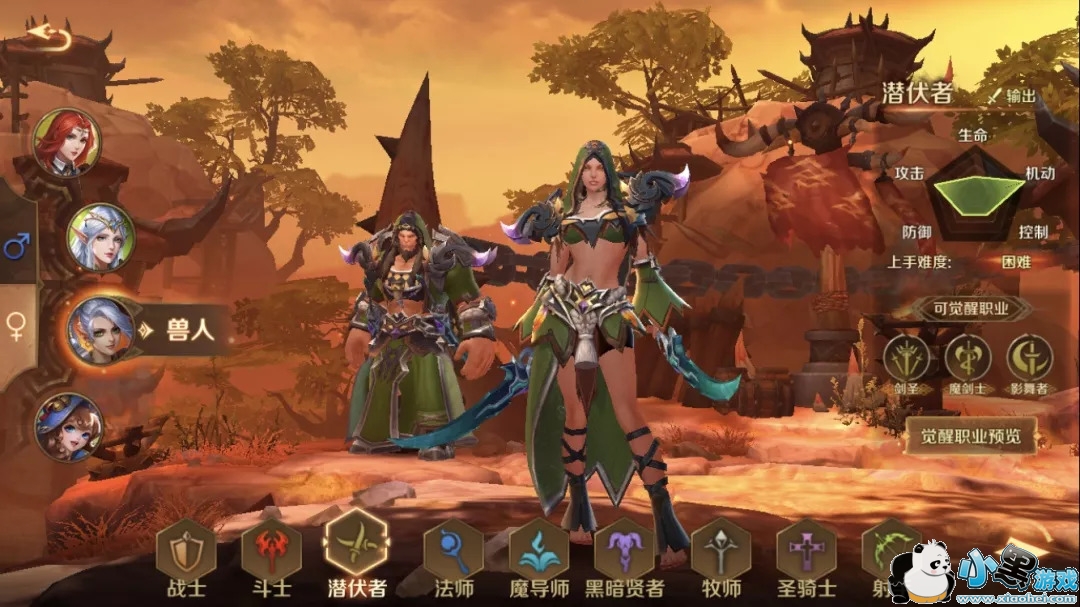This screenshot has width=1080, height=607.
Task: Go back using the return arrow
Action: pos(49,38)
